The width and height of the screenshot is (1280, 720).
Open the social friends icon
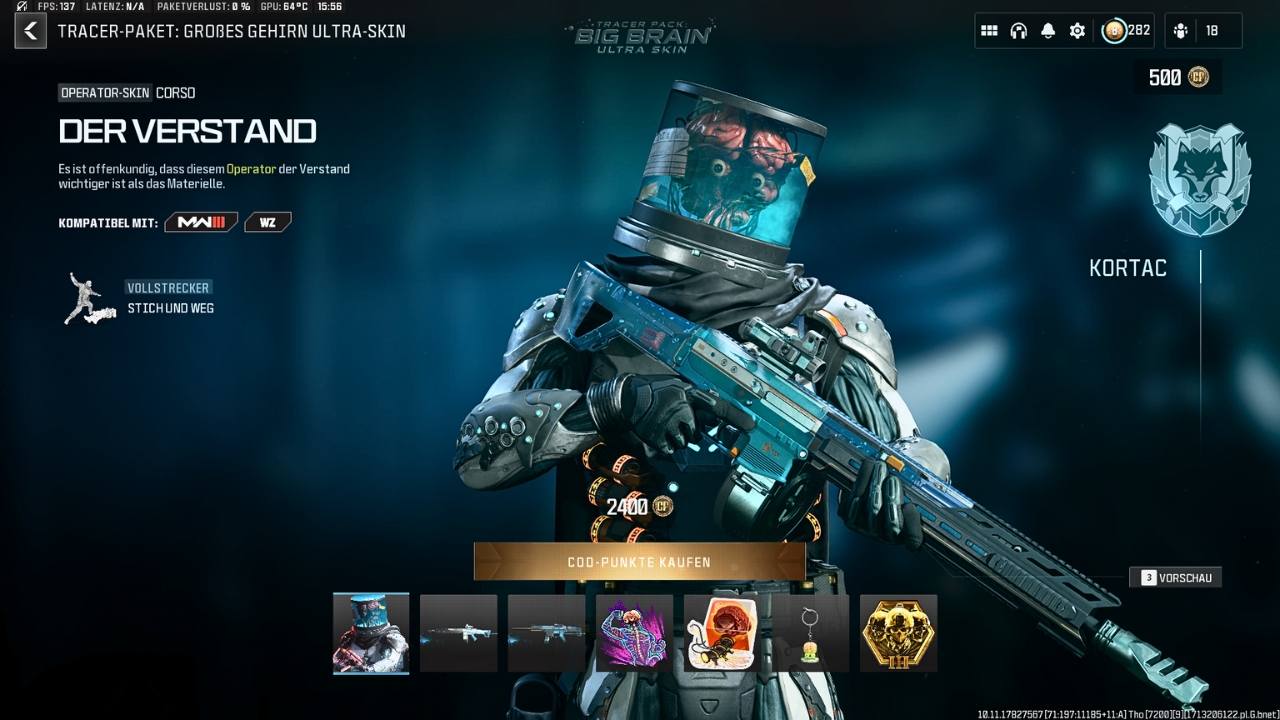(1181, 31)
